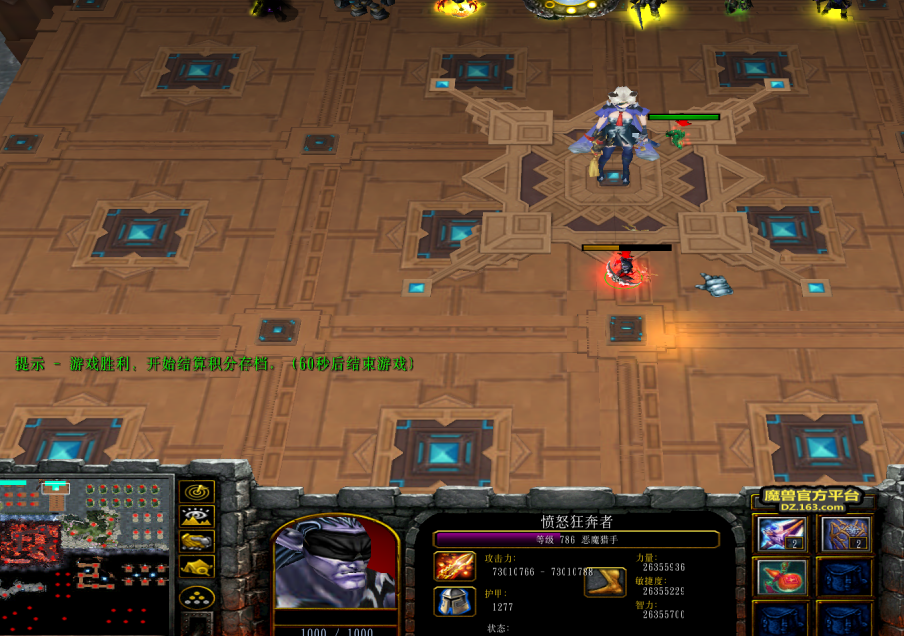Activate the minimap signal ping button

click(196, 492)
